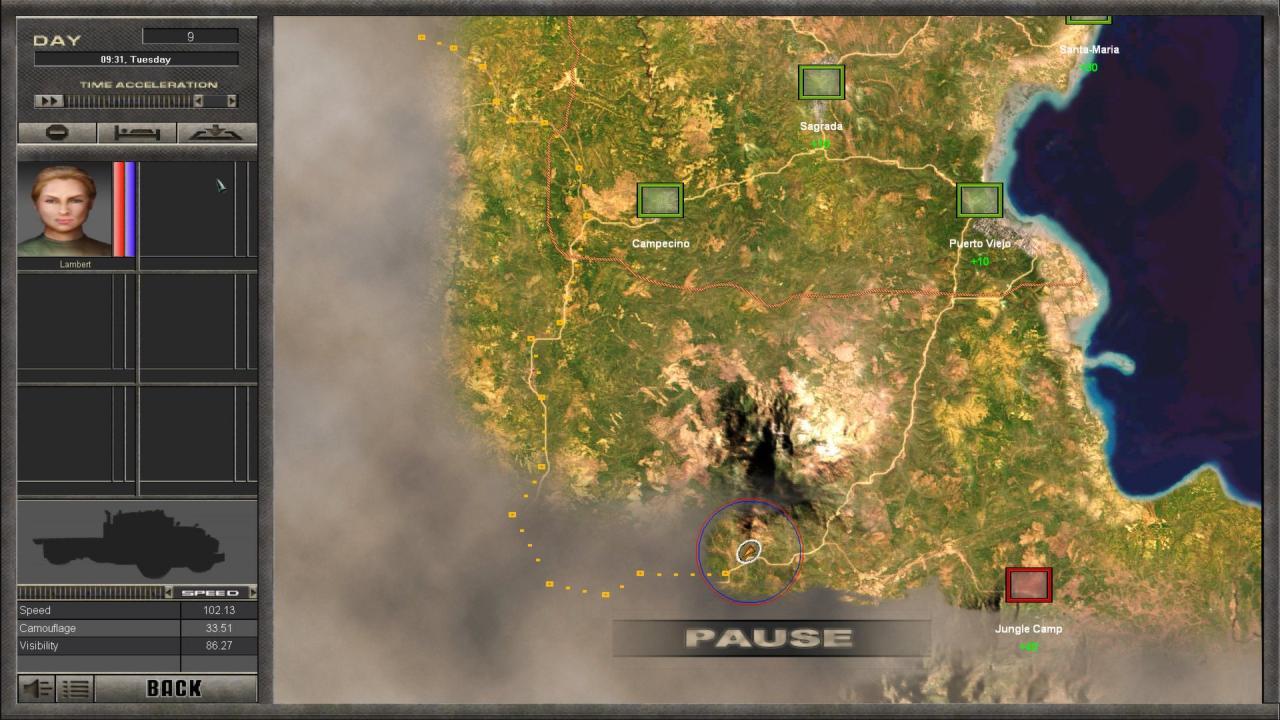Select the rest/sleep bed icon
Image resolution: width=1280 pixels, height=720 pixels.
pos(136,132)
